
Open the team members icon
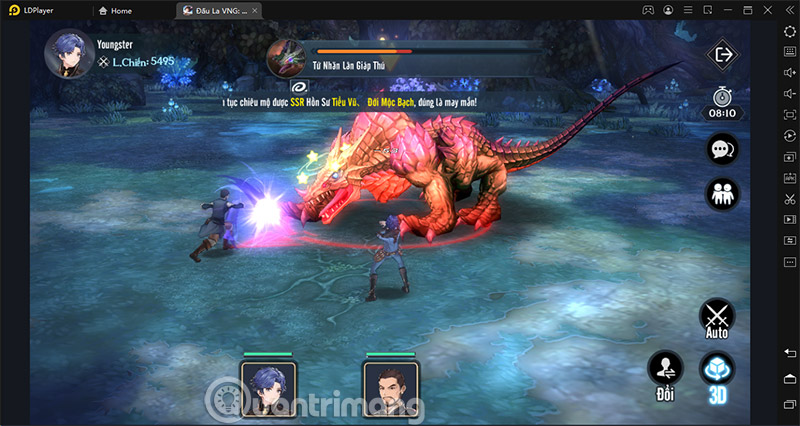721,194
